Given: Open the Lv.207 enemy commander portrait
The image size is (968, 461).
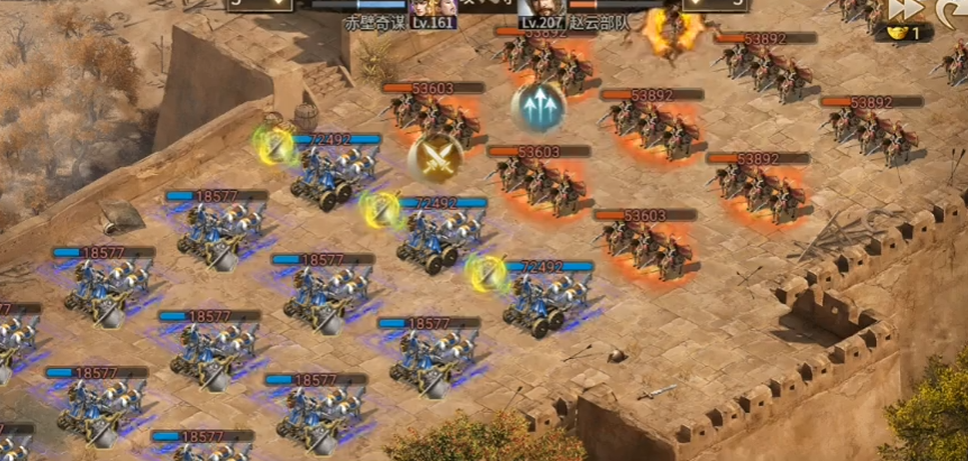Looking at the screenshot, I should (536, 8).
